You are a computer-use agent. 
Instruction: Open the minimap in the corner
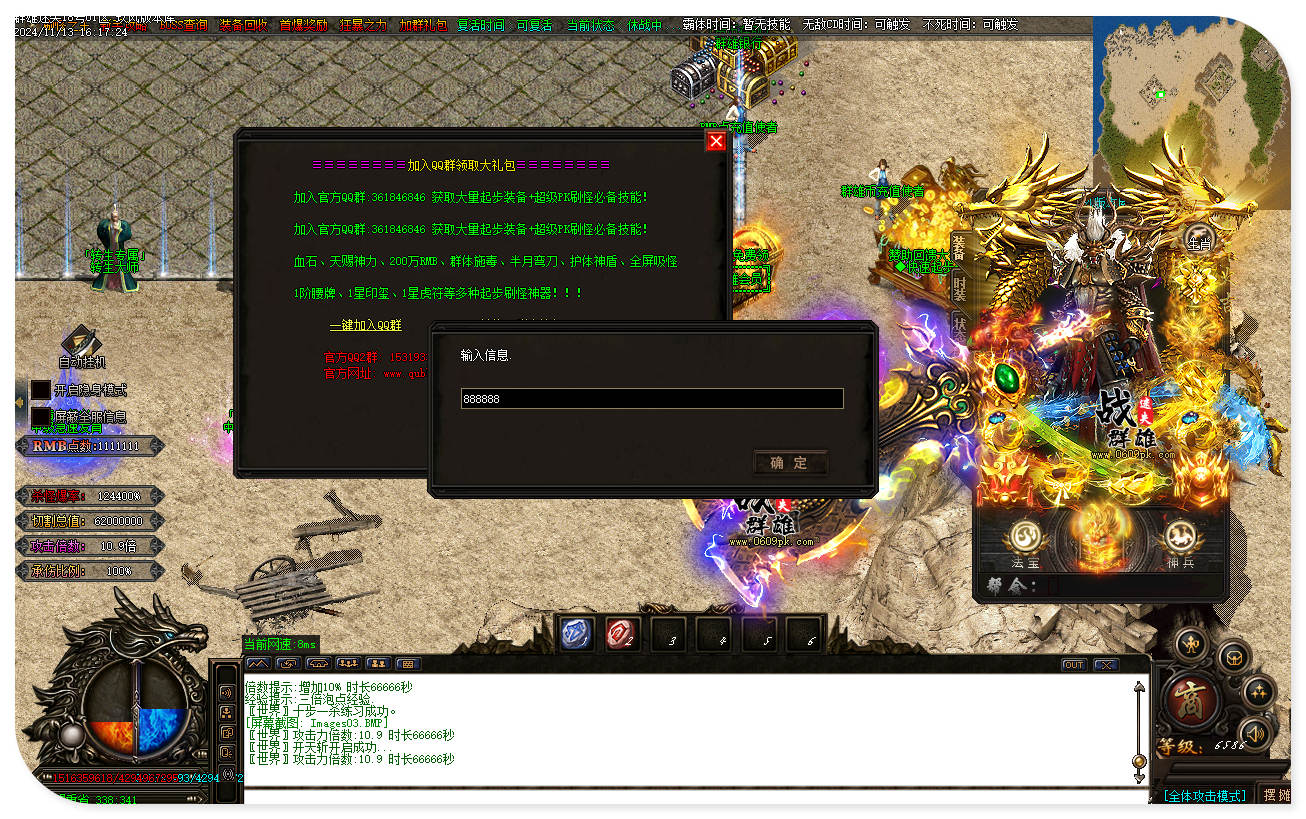pyautogui.click(x=1190, y=110)
